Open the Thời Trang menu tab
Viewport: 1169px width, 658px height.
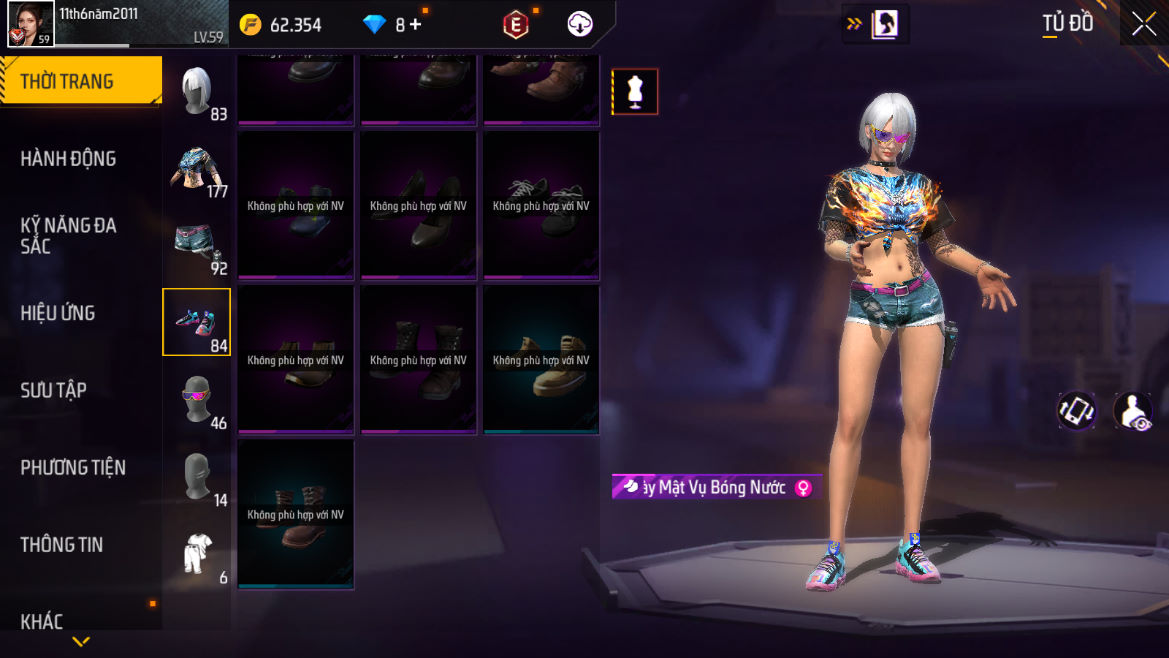coord(68,81)
